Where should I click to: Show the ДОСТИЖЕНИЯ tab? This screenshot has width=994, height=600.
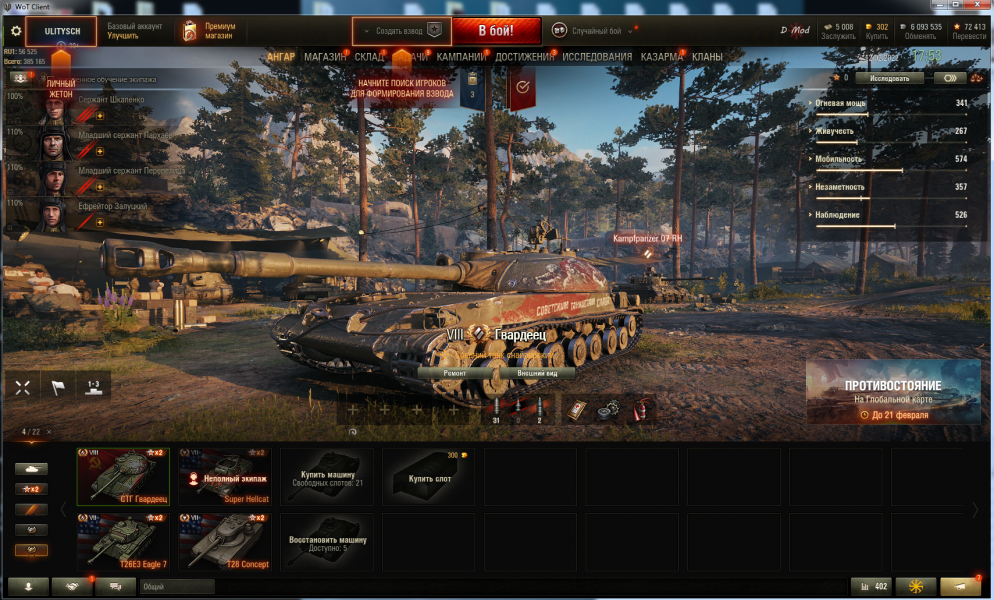pos(523,57)
